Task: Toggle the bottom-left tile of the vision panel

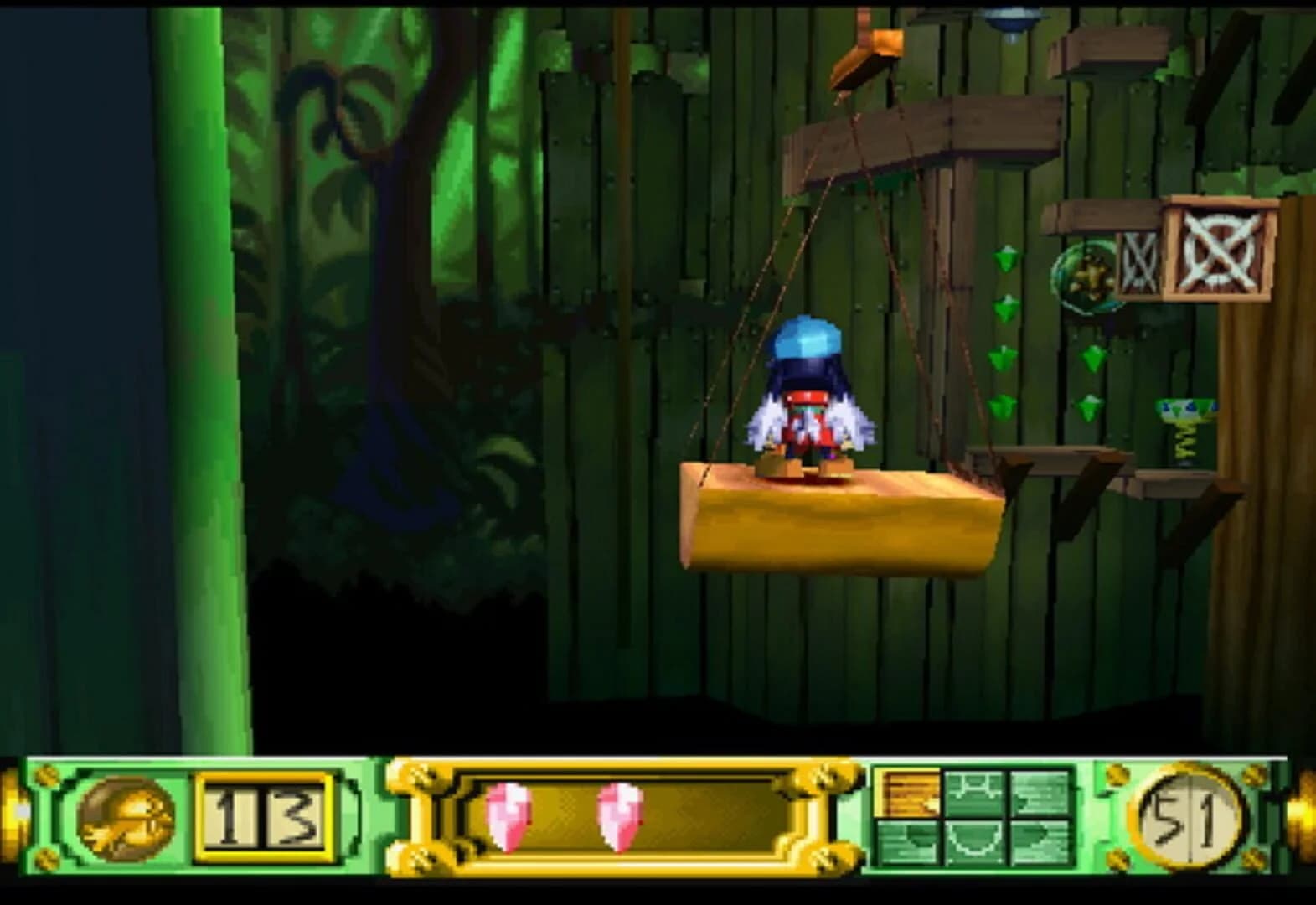Action: [909, 844]
